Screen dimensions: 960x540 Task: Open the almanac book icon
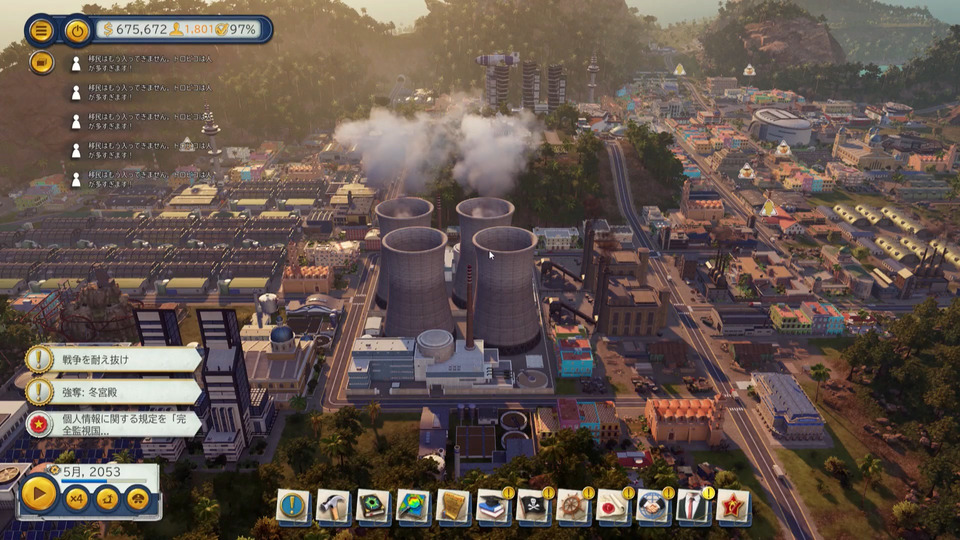pos(373,506)
